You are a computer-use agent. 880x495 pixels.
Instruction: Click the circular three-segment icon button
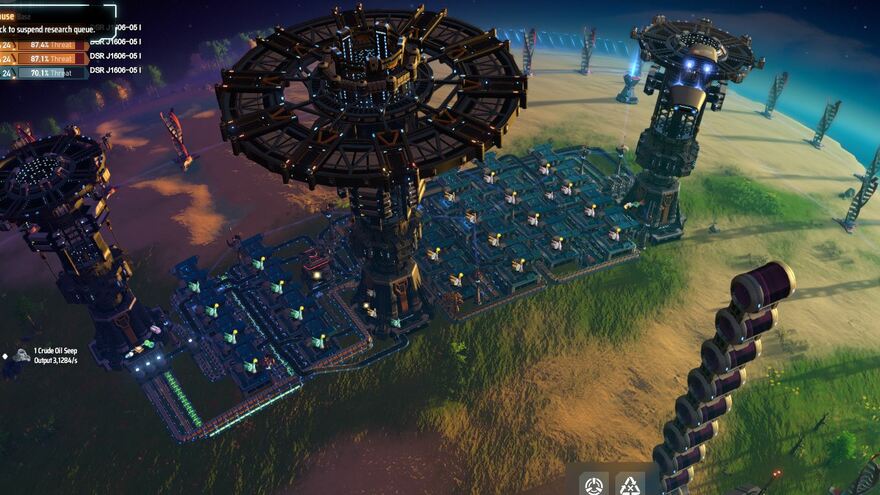click(x=594, y=485)
